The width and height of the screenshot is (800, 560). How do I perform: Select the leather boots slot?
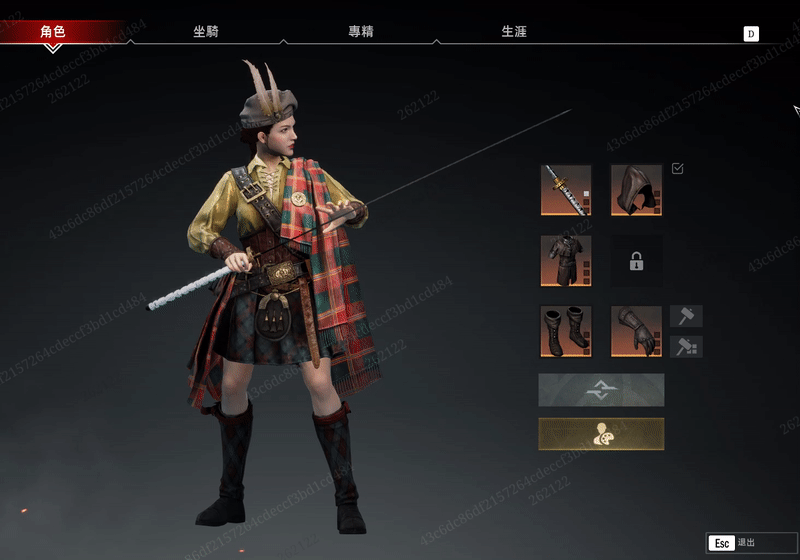566,331
